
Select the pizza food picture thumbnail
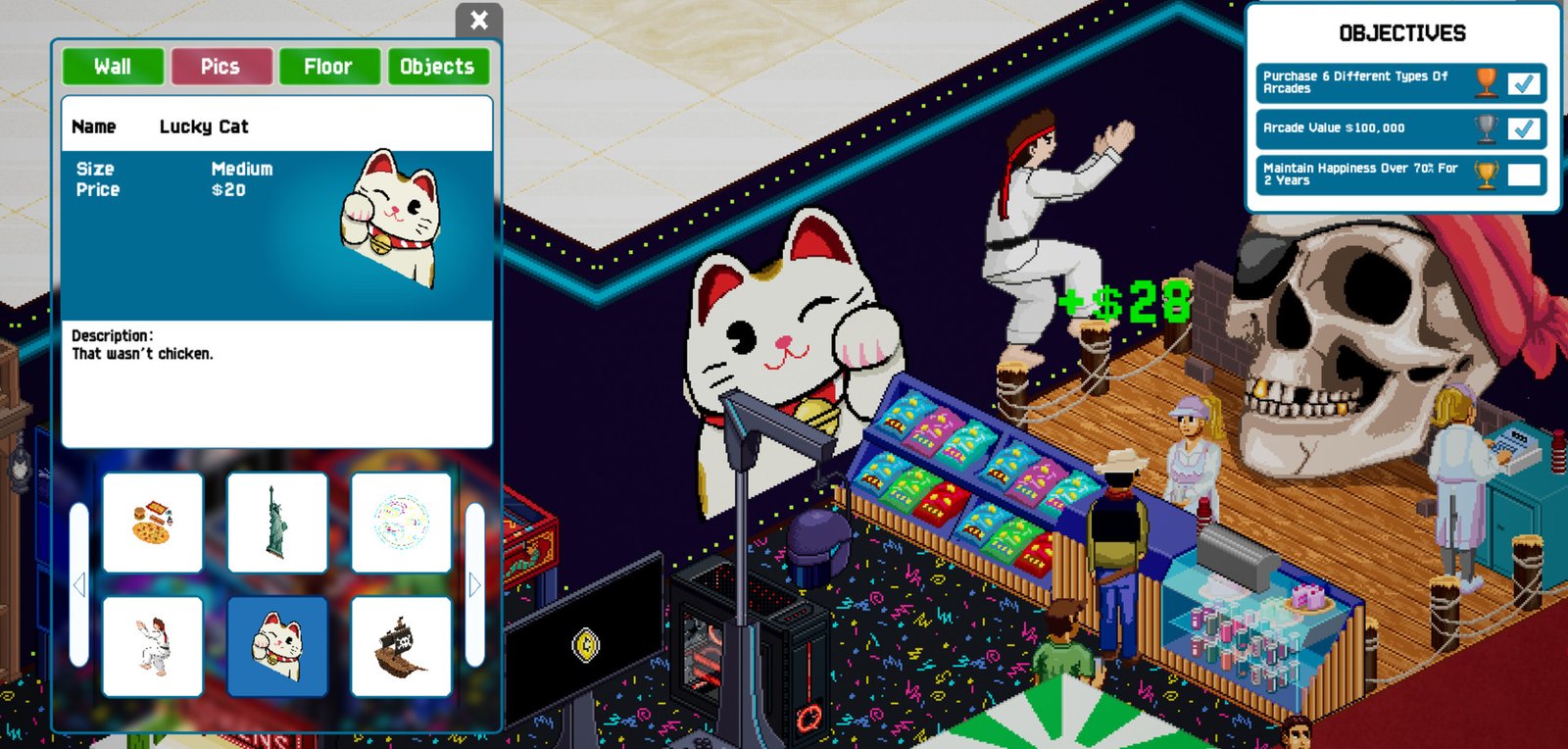coord(153,523)
